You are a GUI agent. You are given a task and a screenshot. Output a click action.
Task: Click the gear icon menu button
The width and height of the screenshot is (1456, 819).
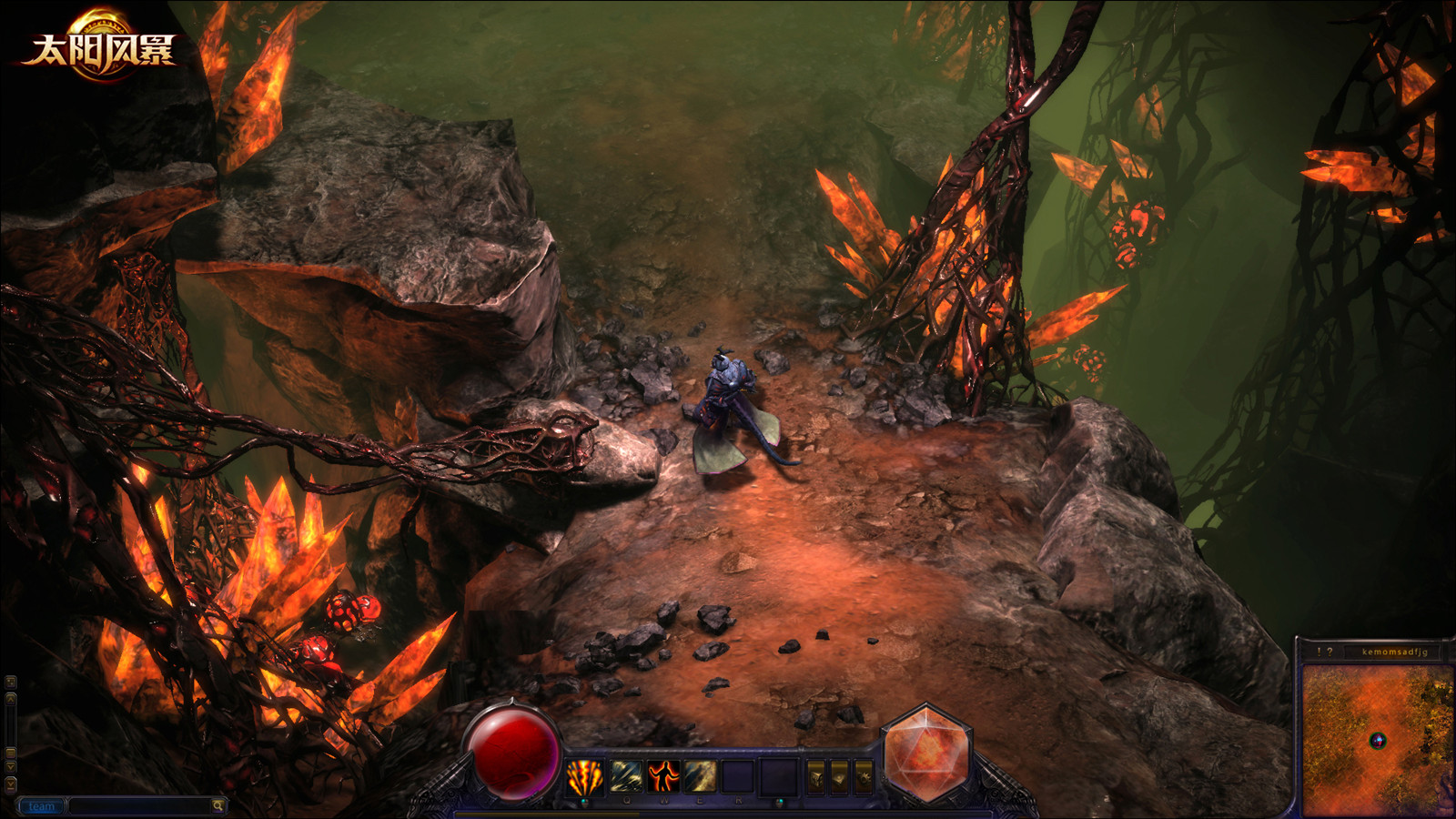click(864, 778)
